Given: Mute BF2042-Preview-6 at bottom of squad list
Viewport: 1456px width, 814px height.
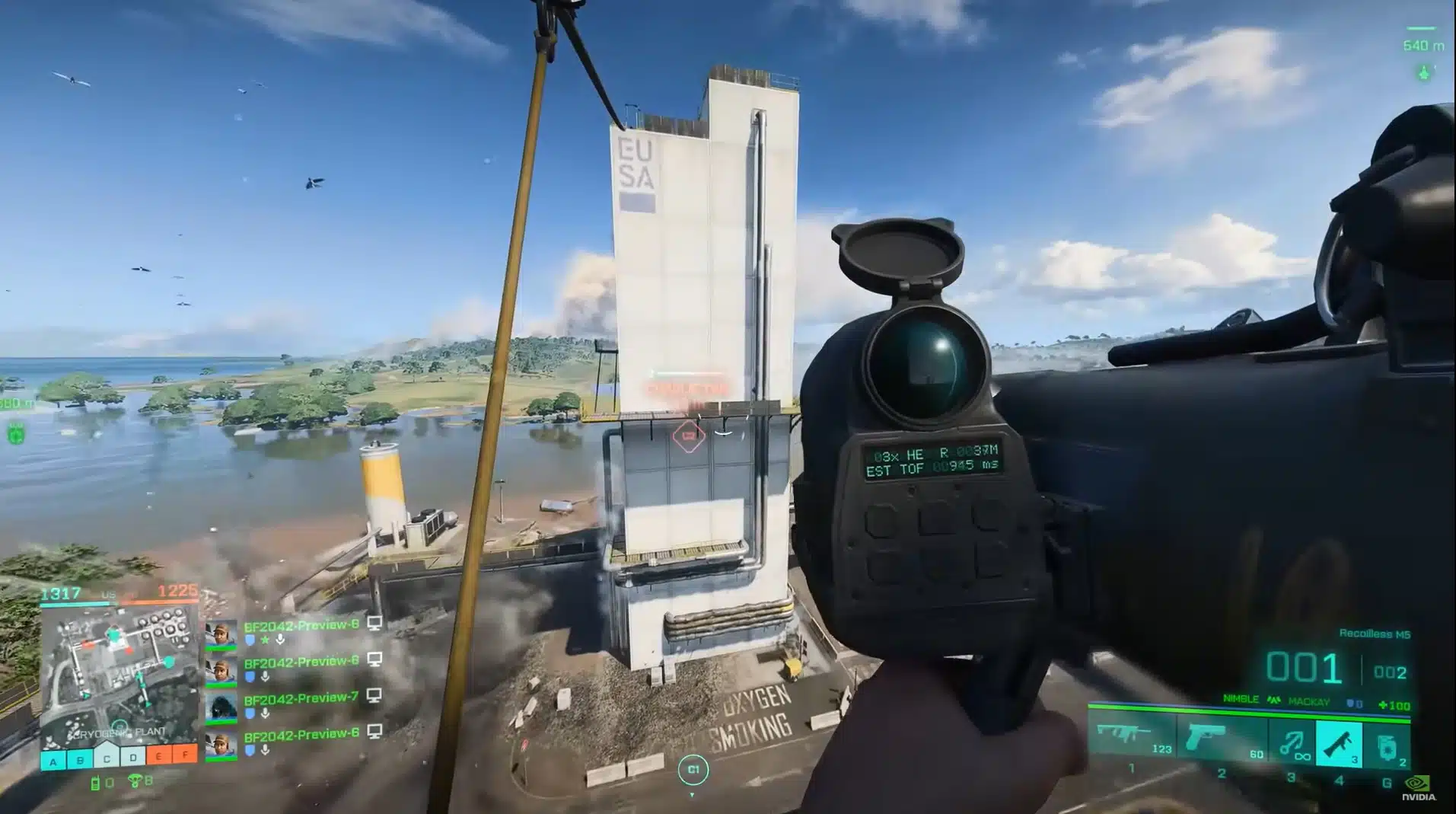Looking at the screenshot, I should coord(266,750).
